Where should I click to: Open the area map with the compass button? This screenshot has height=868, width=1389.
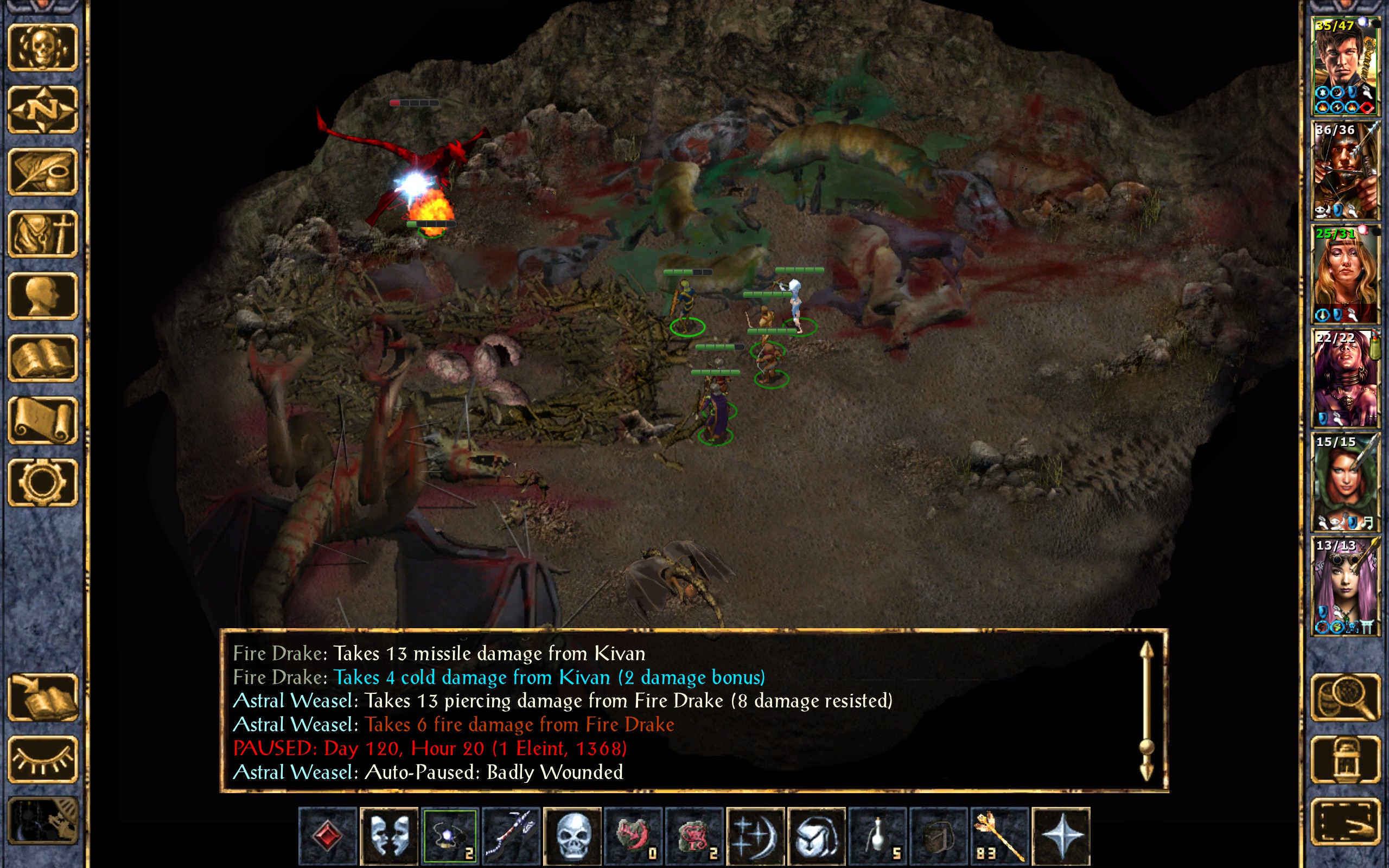click(x=42, y=110)
